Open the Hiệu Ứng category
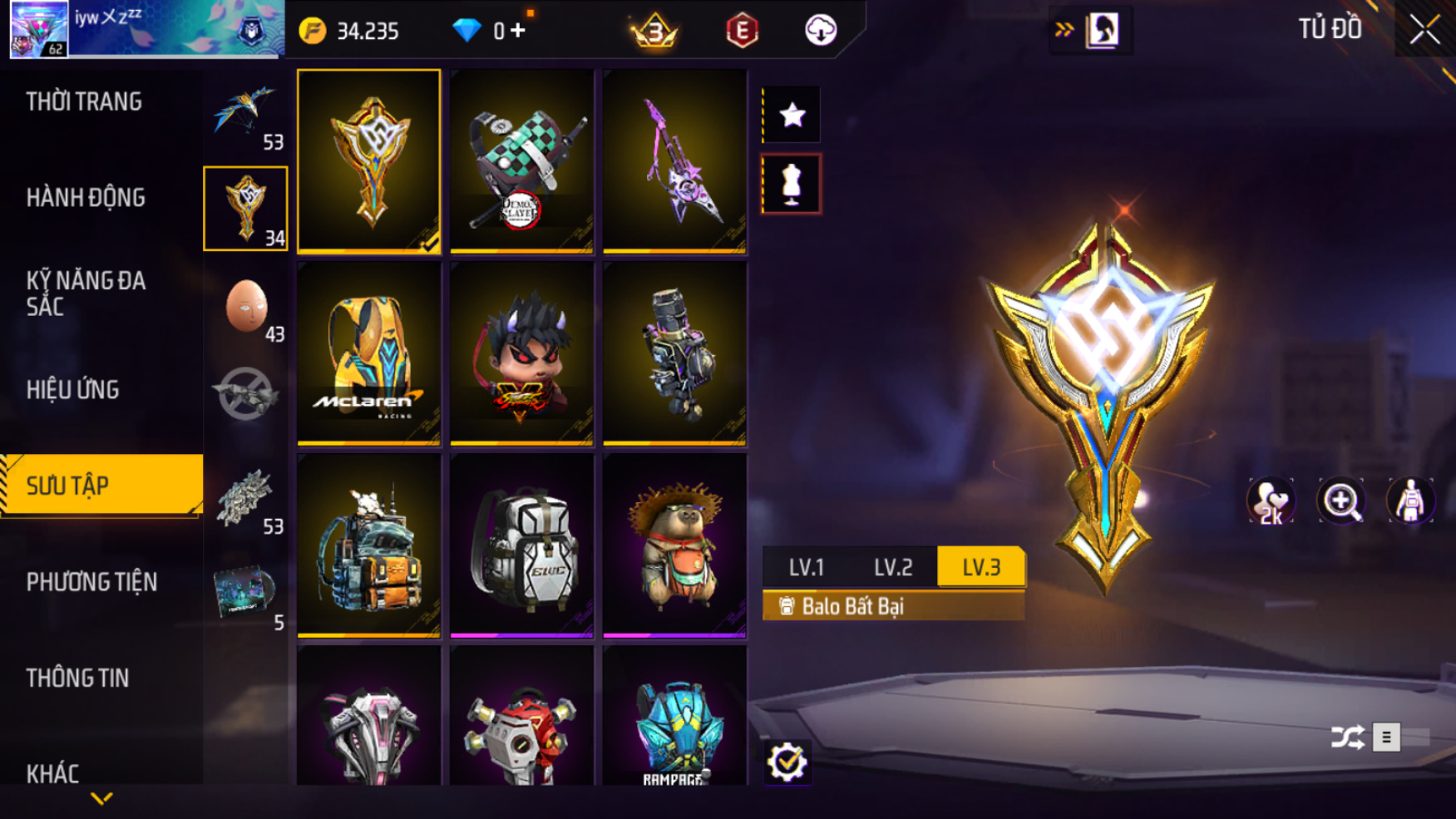 tap(73, 390)
